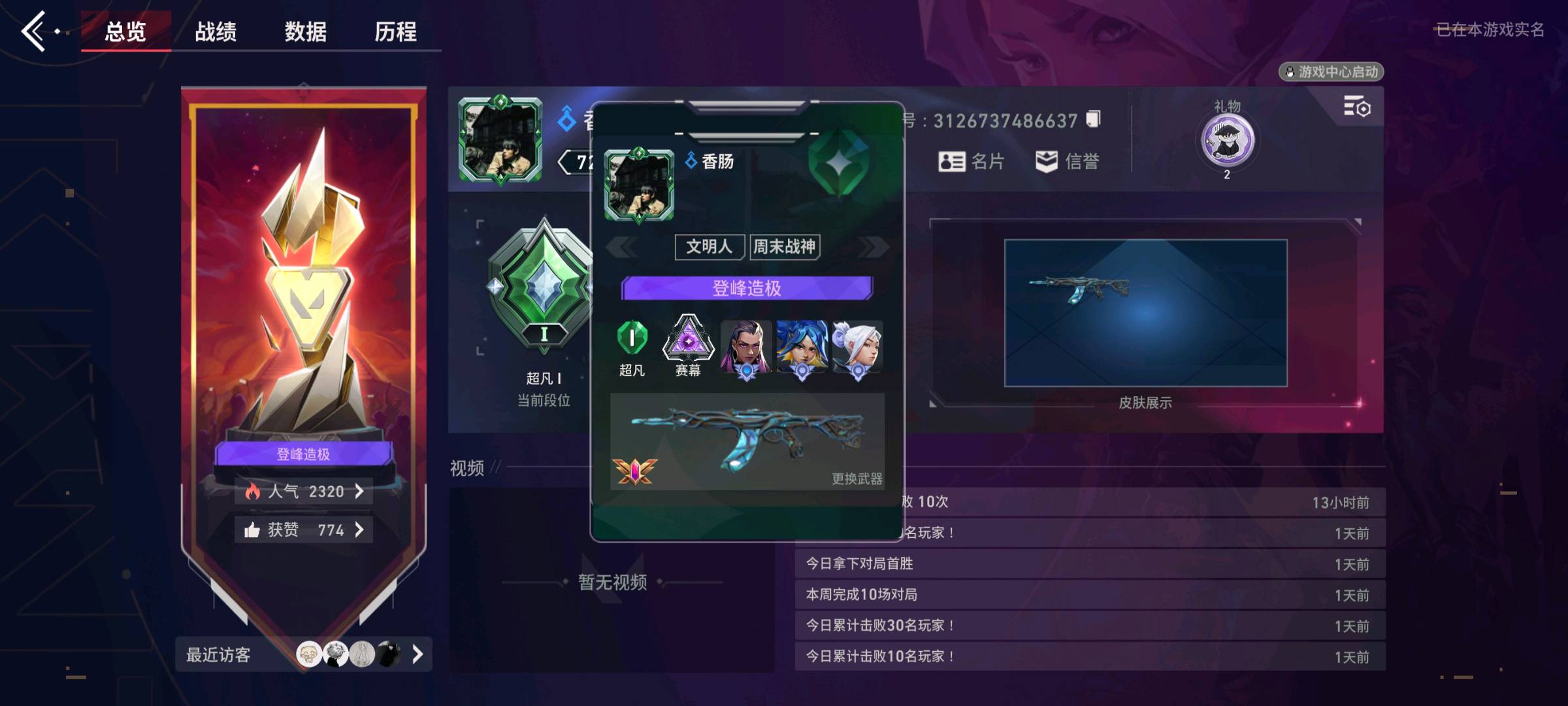Screen dimensions: 1568x706
Task: Select the 文明人 title tag
Action: (709, 246)
